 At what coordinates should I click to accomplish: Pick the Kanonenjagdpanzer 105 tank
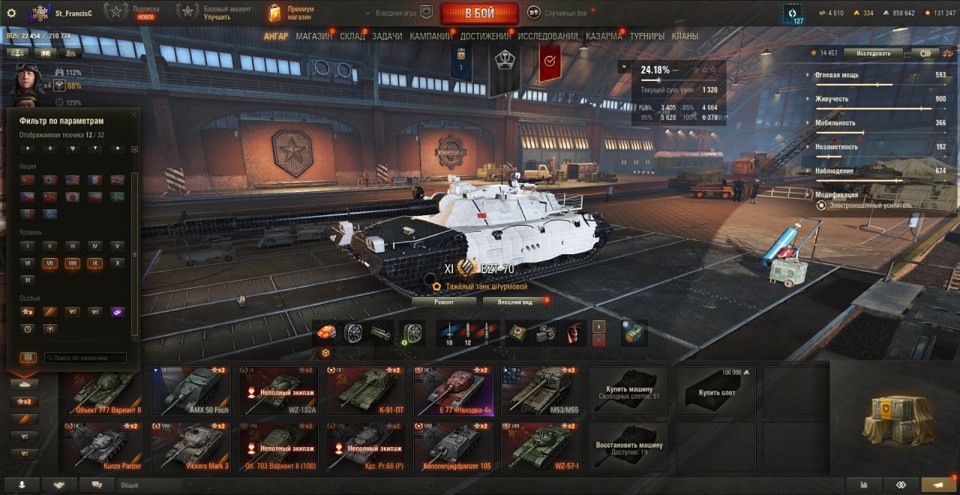(454, 445)
